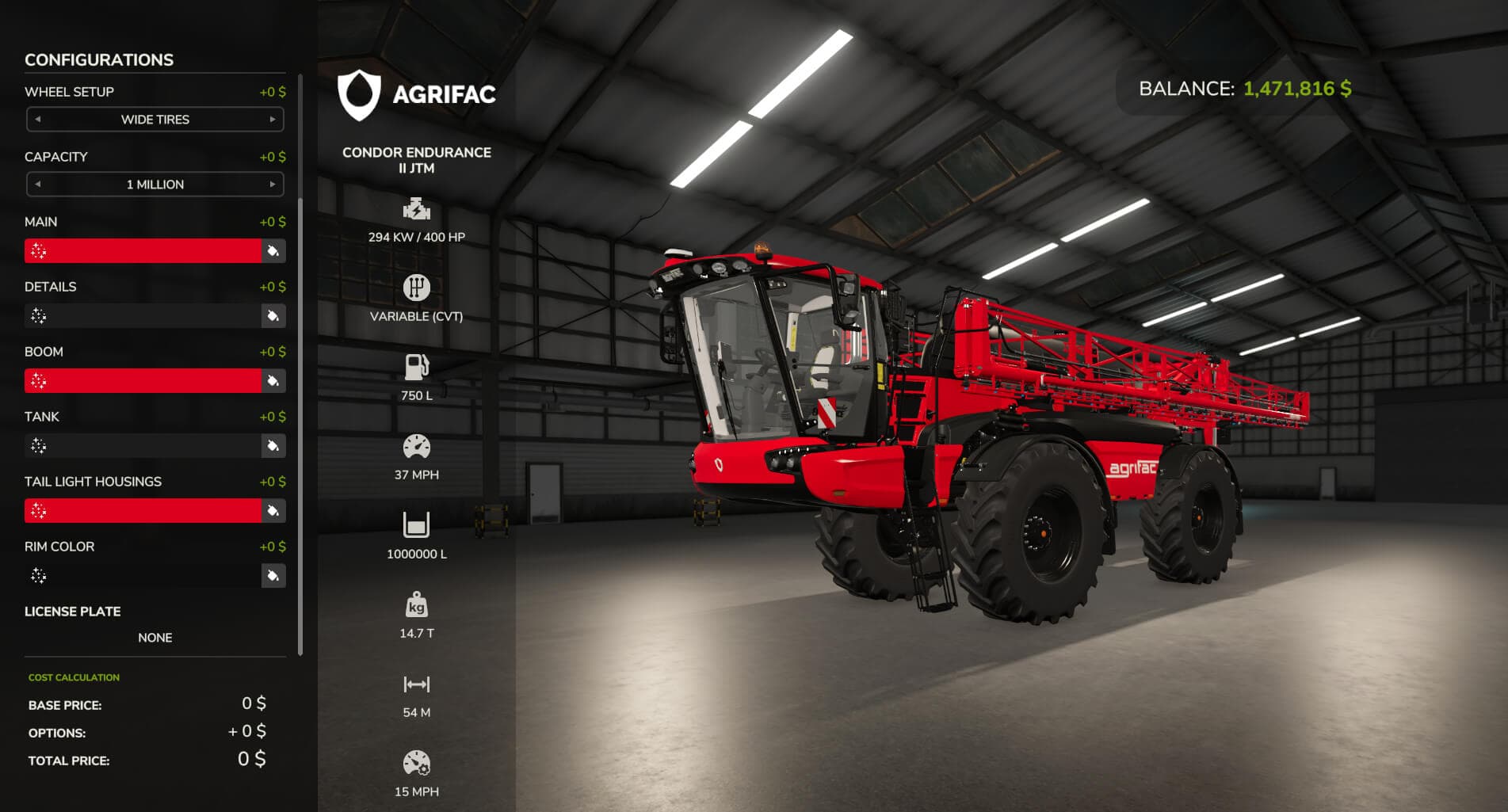
Task: Open the Main color picker
Action: pyautogui.click(x=273, y=251)
